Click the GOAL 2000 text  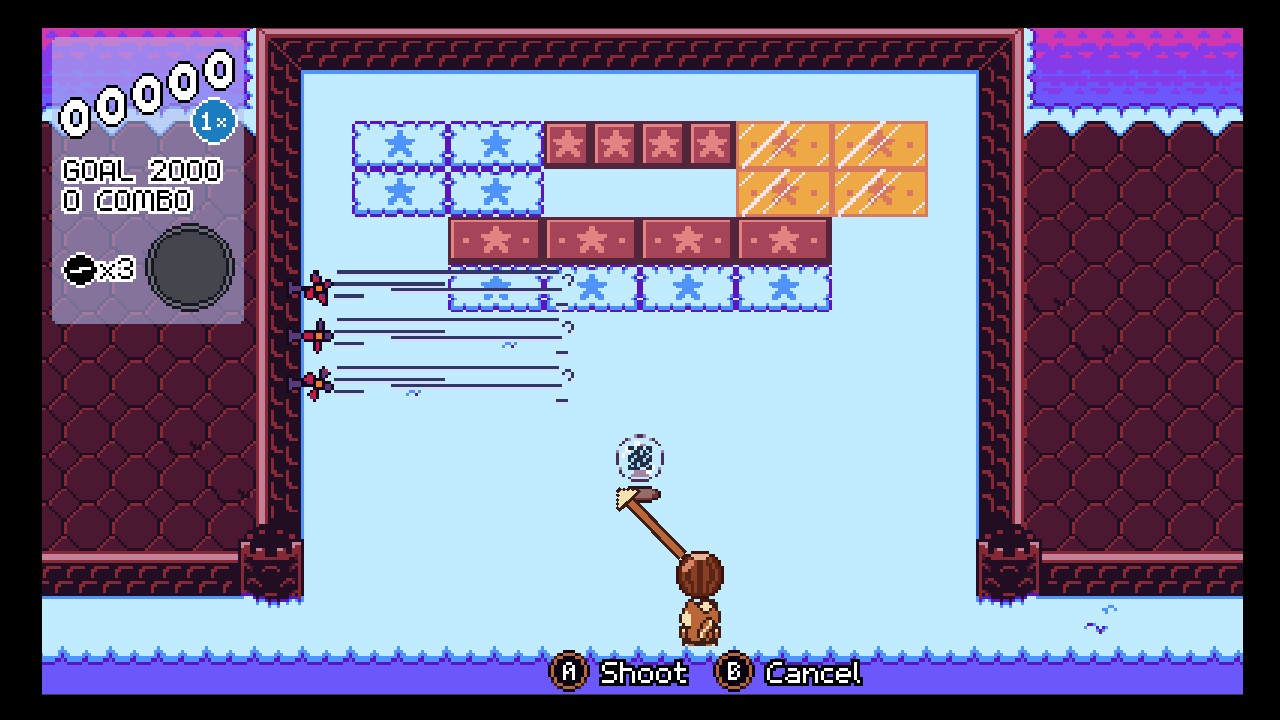point(141,170)
